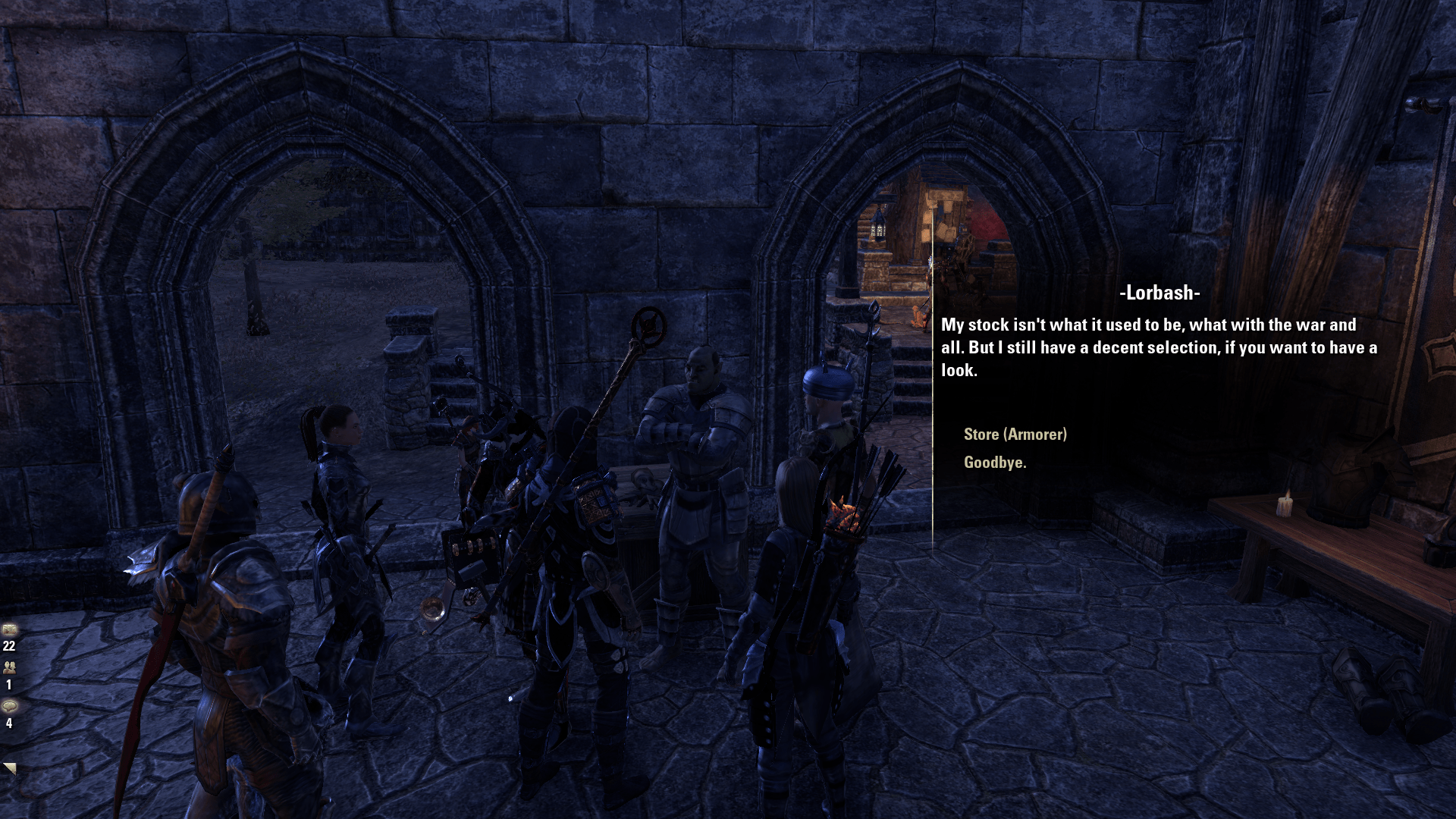Click the number 22 beside the mail icon
The width and height of the screenshot is (1456, 819).
coord(8,647)
